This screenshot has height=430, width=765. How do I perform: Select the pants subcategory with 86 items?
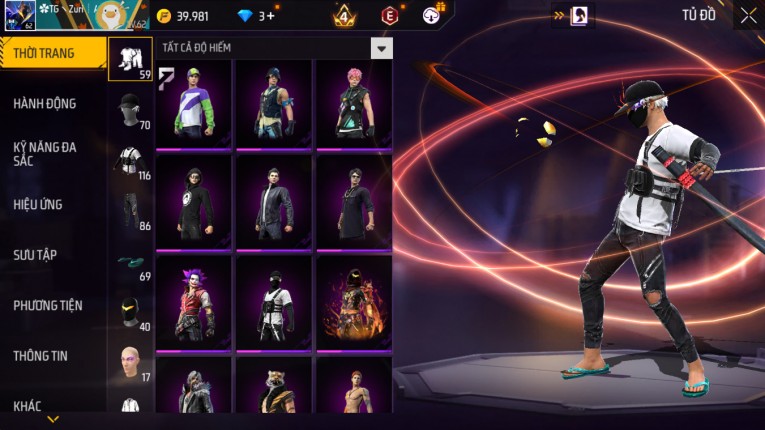click(130, 210)
